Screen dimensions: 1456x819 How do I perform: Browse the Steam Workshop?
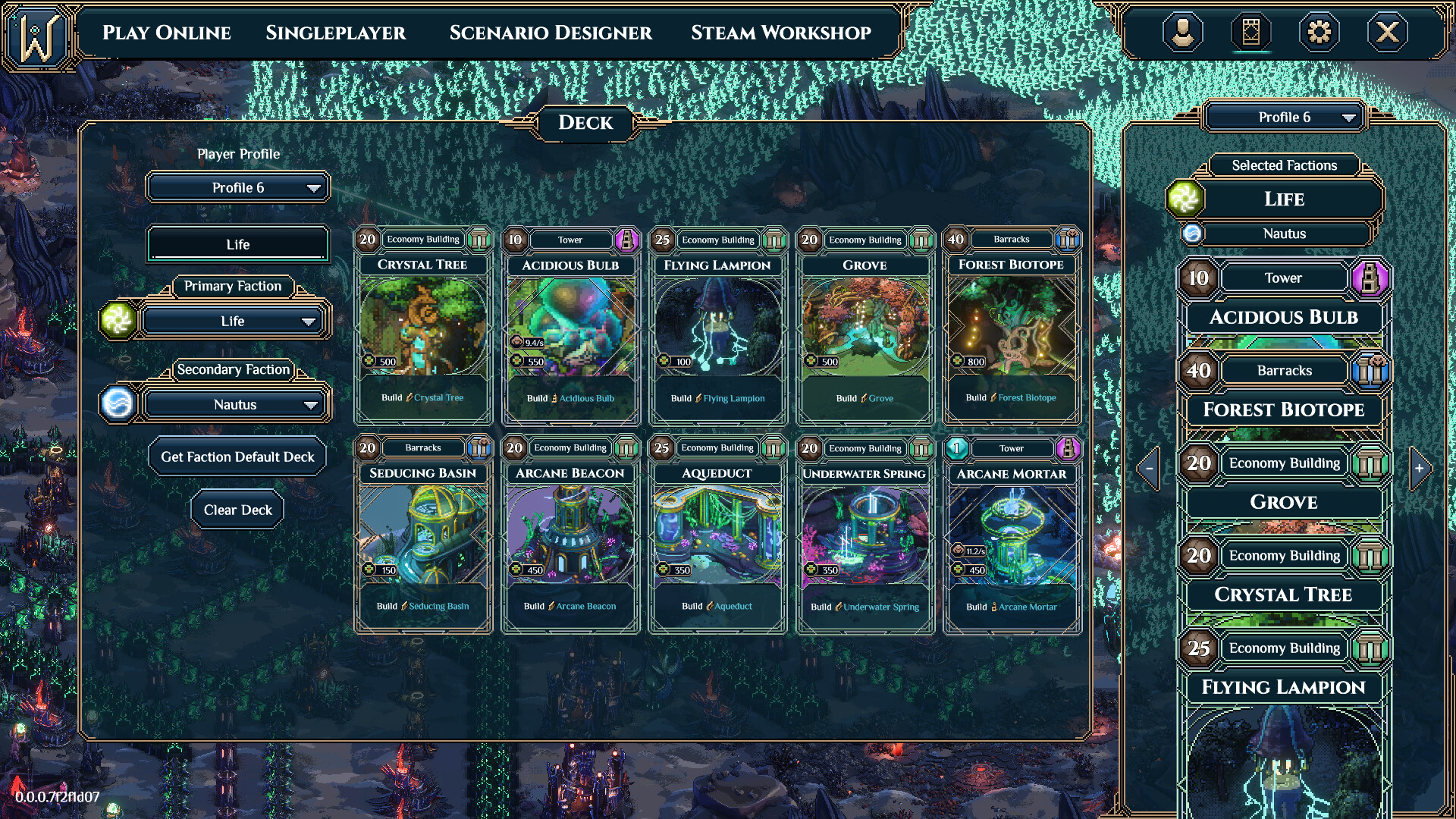coord(780,33)
